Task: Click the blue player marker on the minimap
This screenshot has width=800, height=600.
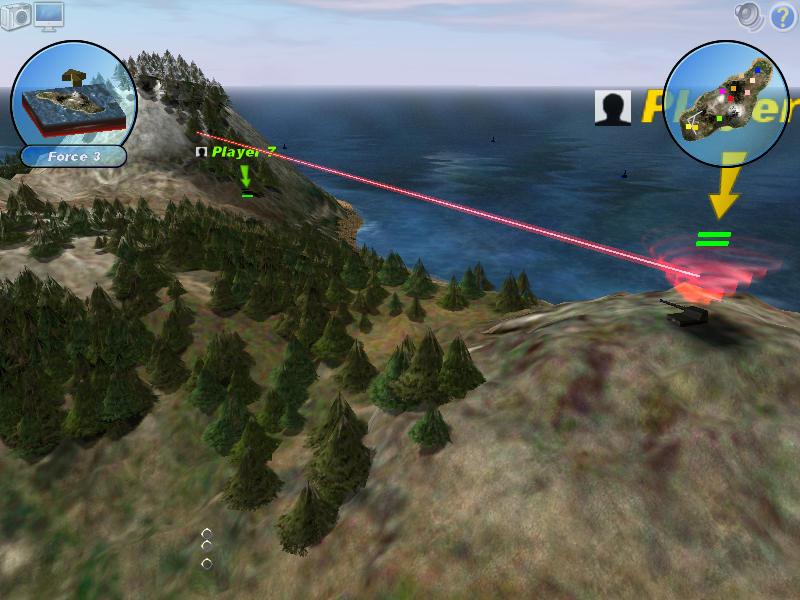Action: 757,72
